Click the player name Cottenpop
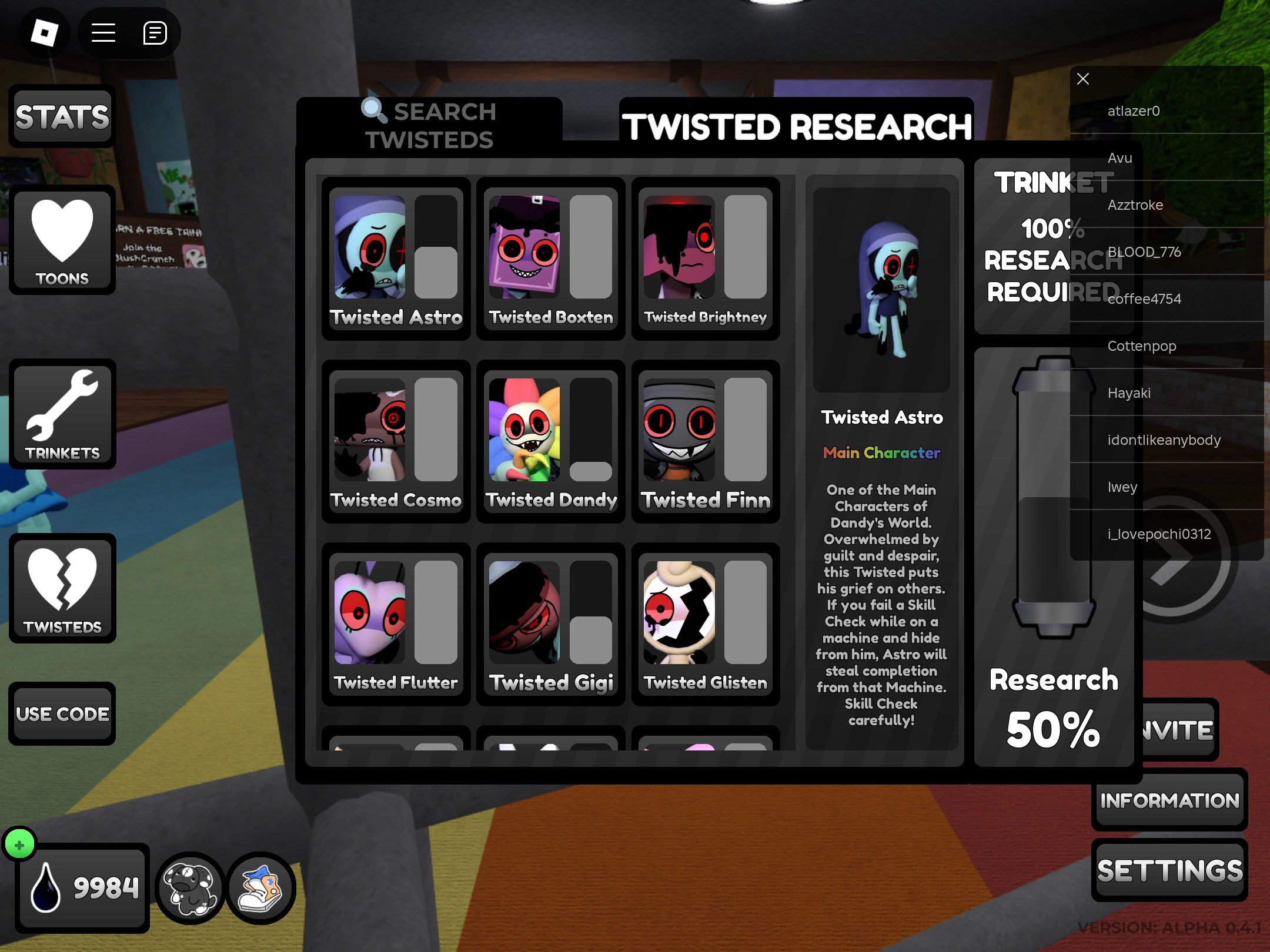The width and height of the screenshot is (1270, 952). click(1141, 346)
